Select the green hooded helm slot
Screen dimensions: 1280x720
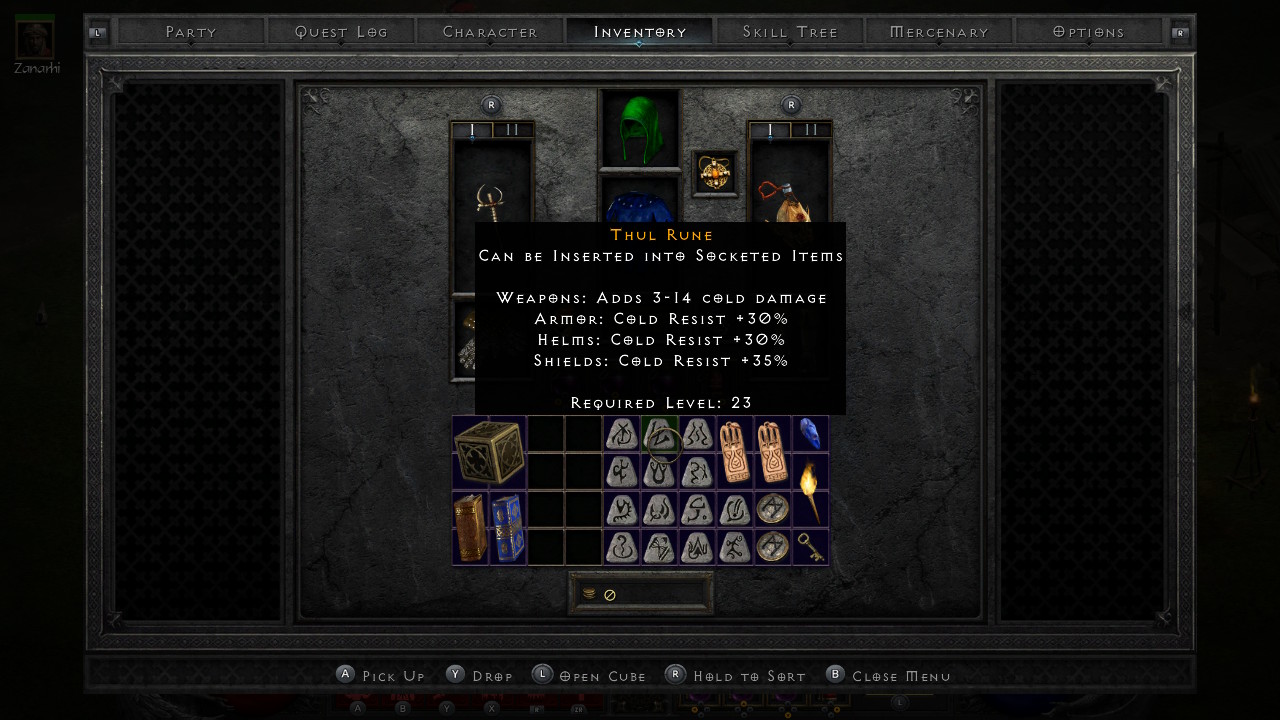coord(639,128)
